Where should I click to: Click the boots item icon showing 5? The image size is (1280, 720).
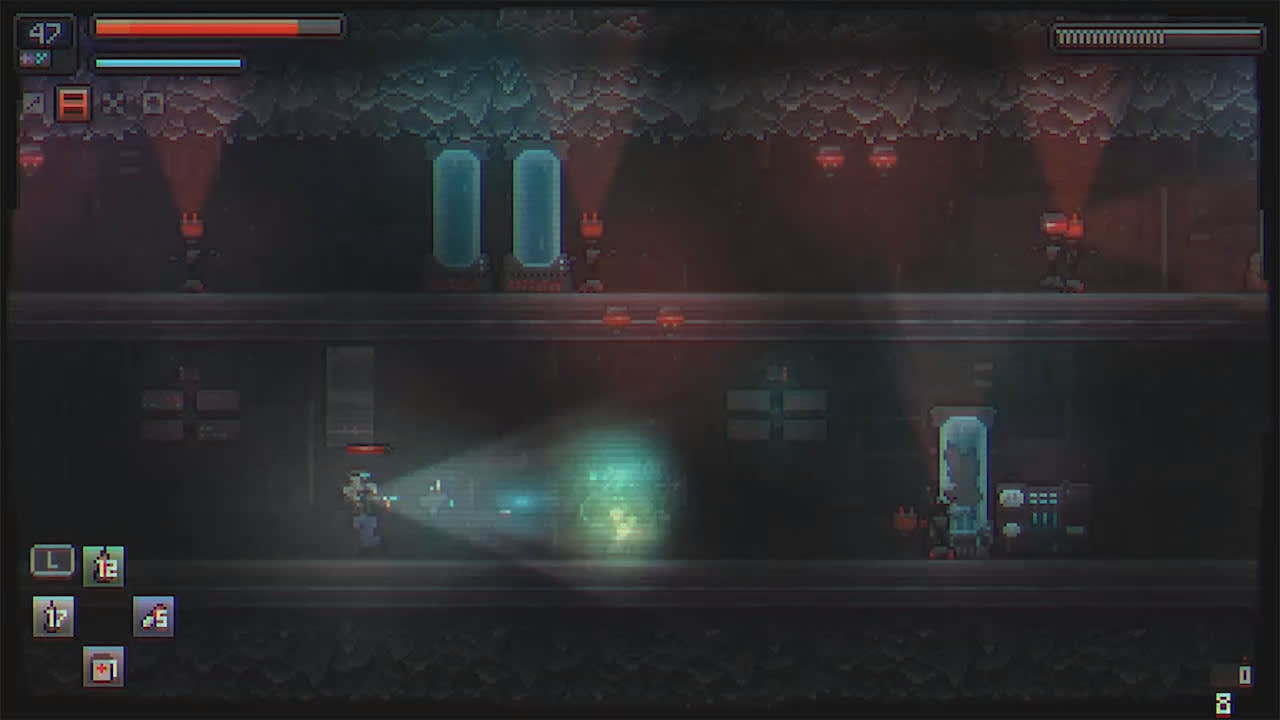152,616
